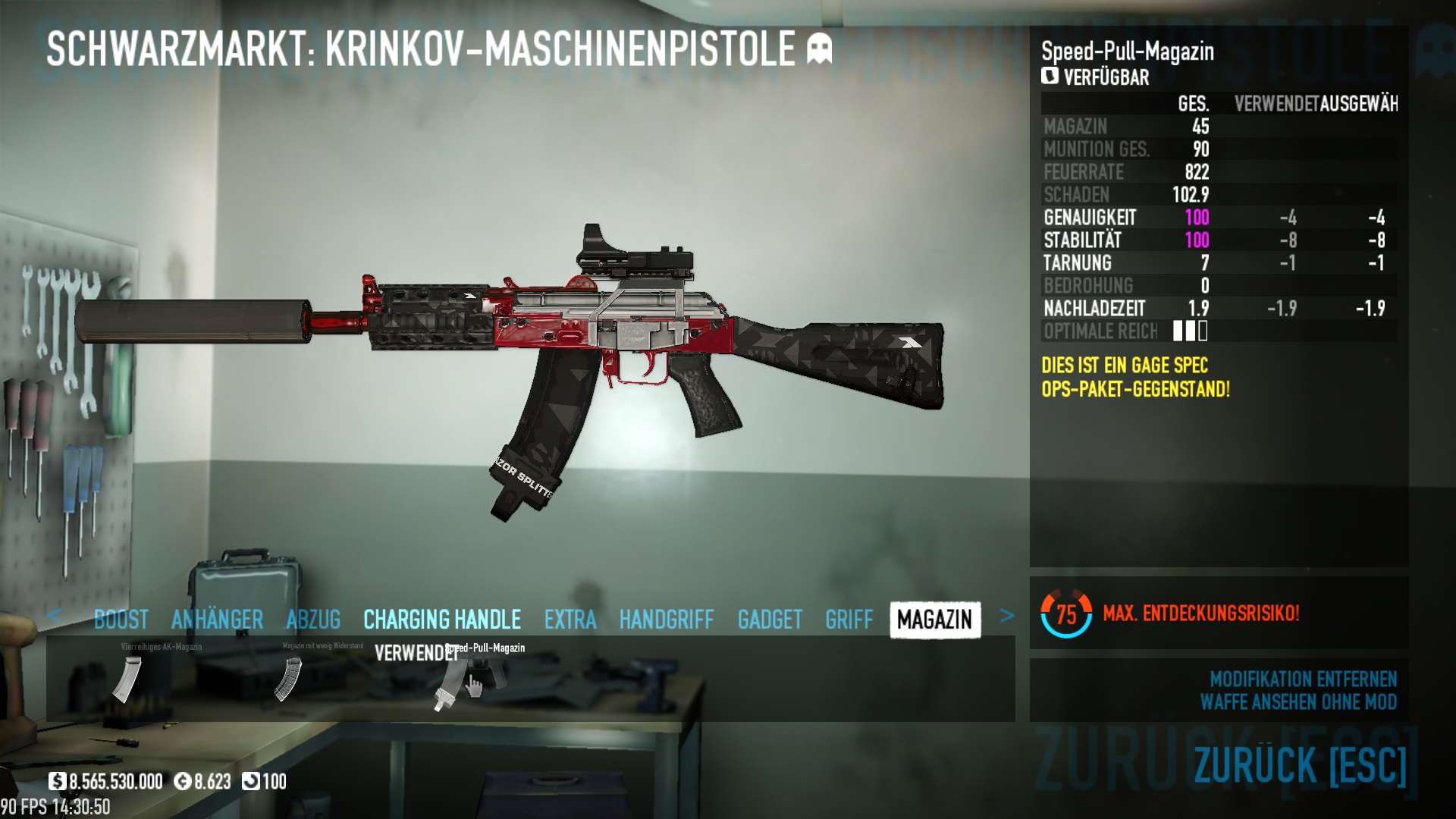1456x819 pixels.
Task: Choose the Magazin mit wenig Widerstand
Action: pyautogui.click(x=288, y=679)
